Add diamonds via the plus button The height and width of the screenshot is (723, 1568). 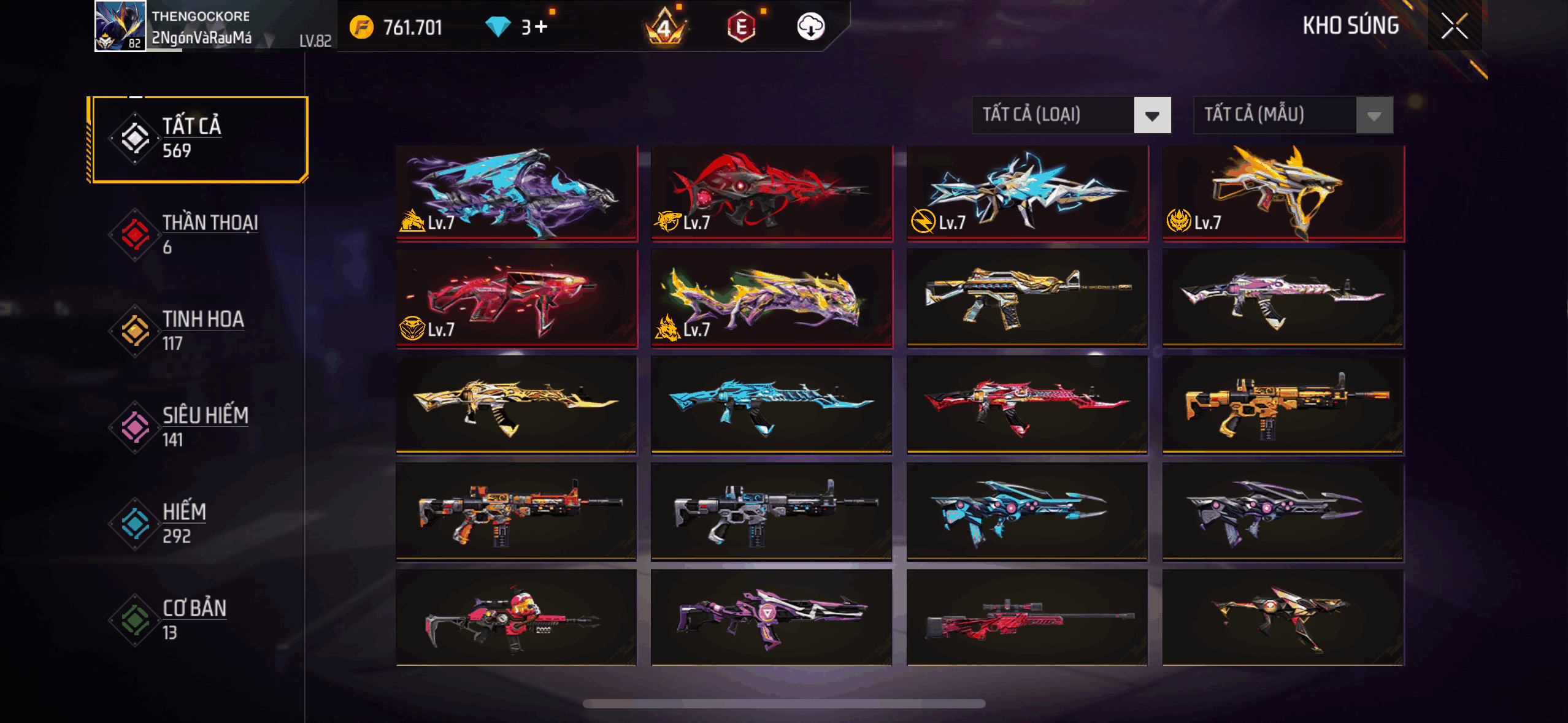pyautogui.click(x=540, y=27)
